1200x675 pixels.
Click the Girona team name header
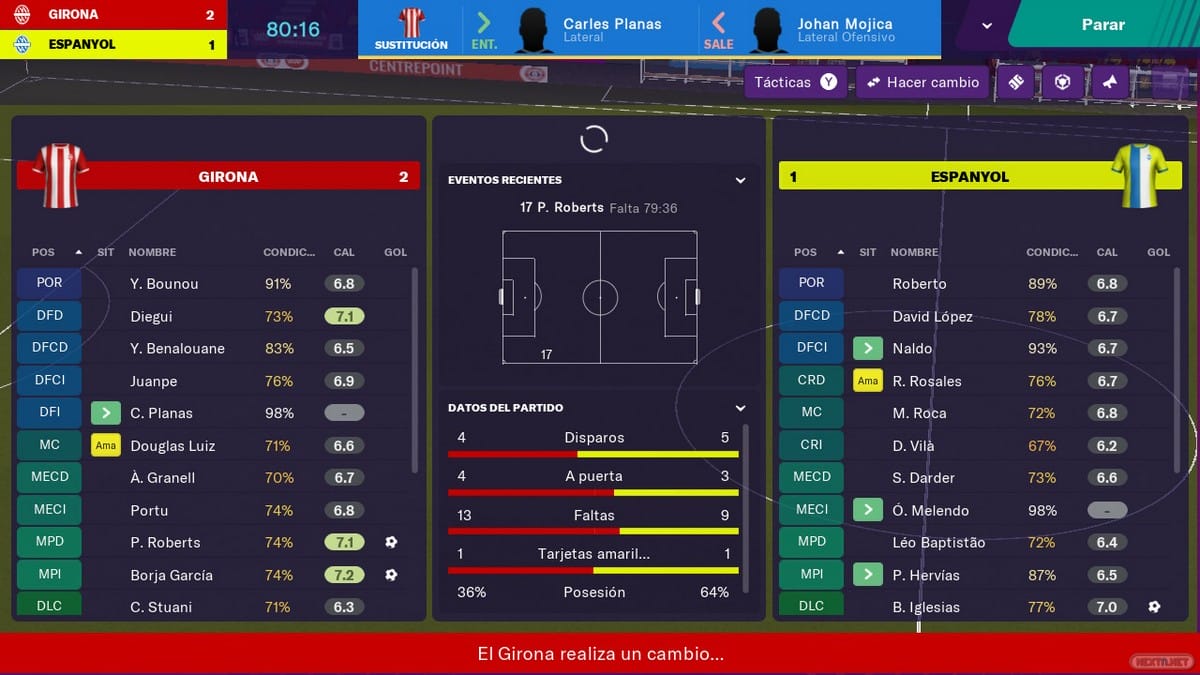[228, 177]
